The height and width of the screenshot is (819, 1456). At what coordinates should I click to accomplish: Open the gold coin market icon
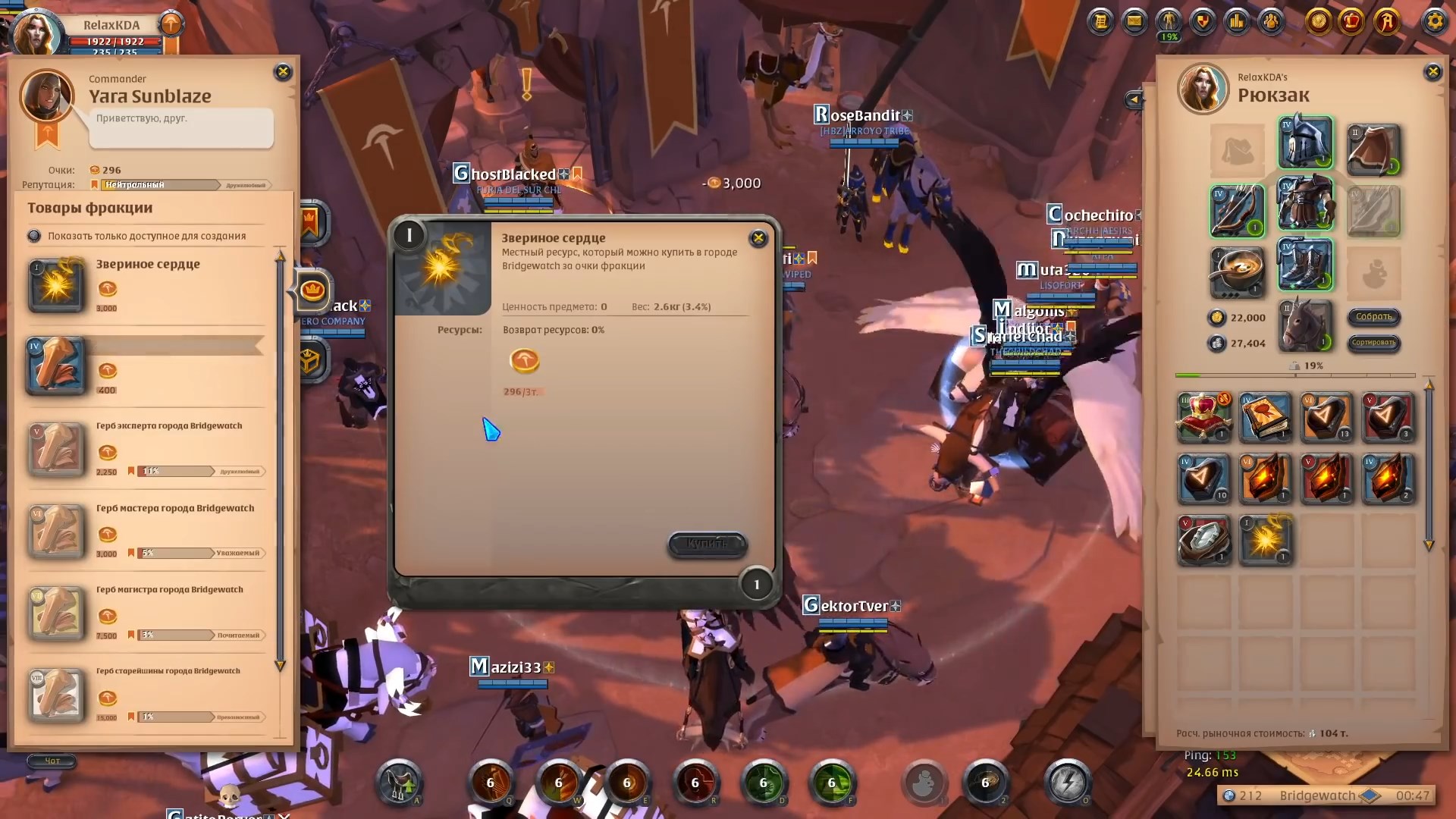(x=1319, y=23)
